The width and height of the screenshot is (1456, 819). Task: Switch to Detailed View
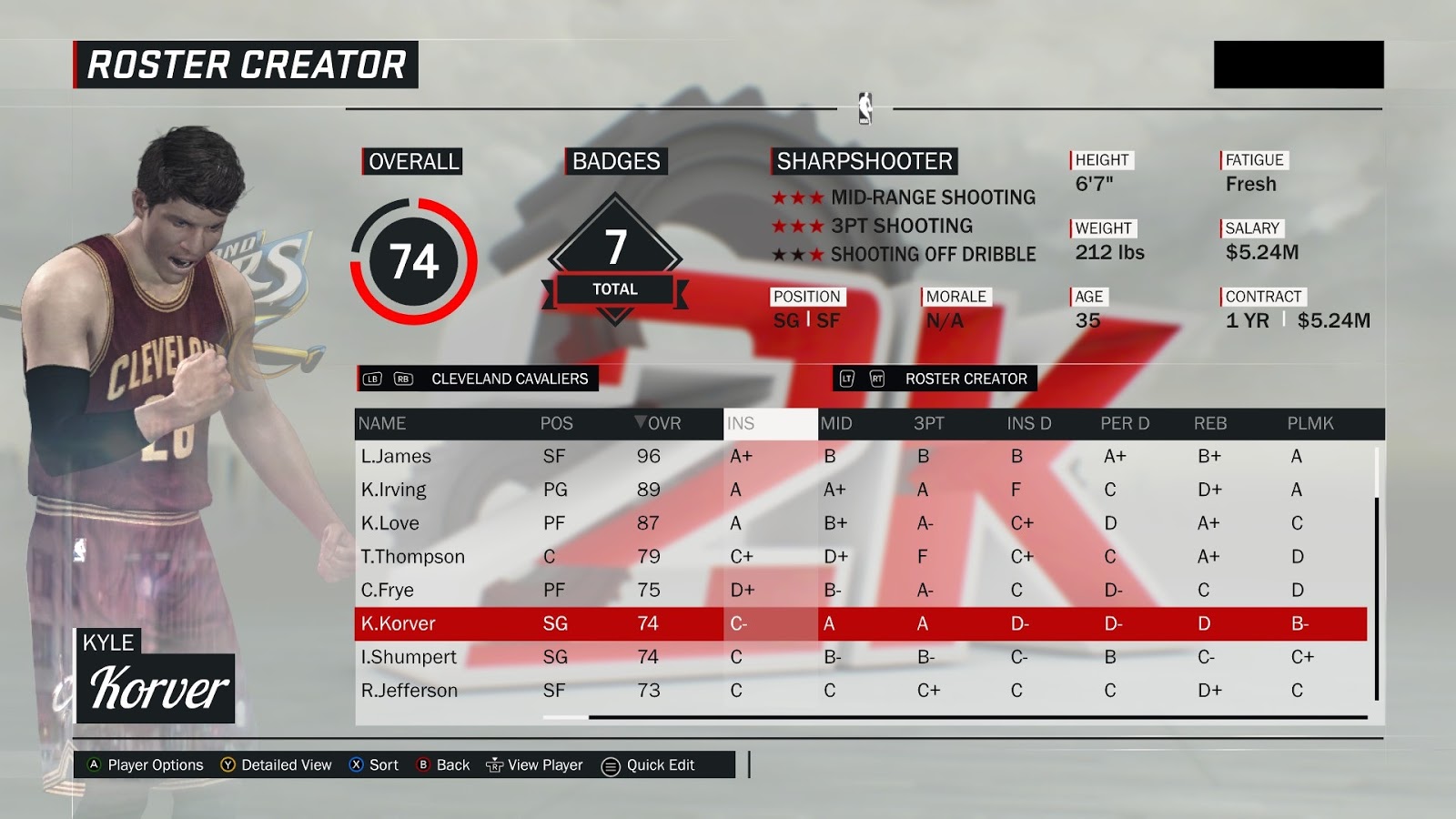[x=276, y=765]
